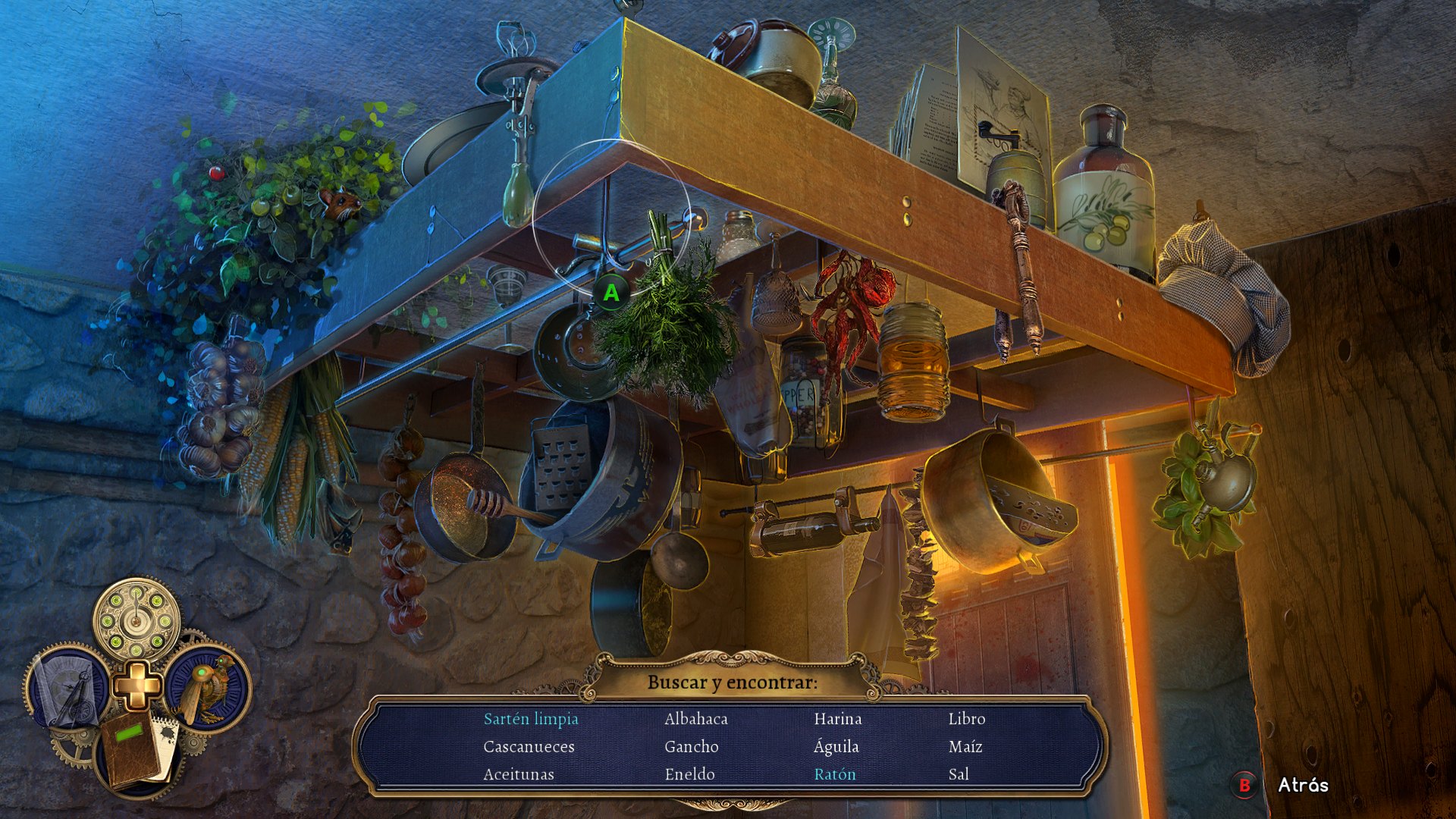Select "Cascanueces" in the item list
1456x819 pixels.
pyautogui.click(x=529, y=747)
